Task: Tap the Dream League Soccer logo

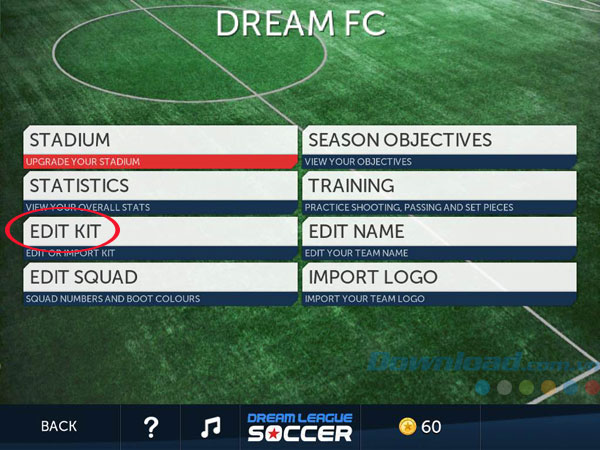Action: (300, 426)
